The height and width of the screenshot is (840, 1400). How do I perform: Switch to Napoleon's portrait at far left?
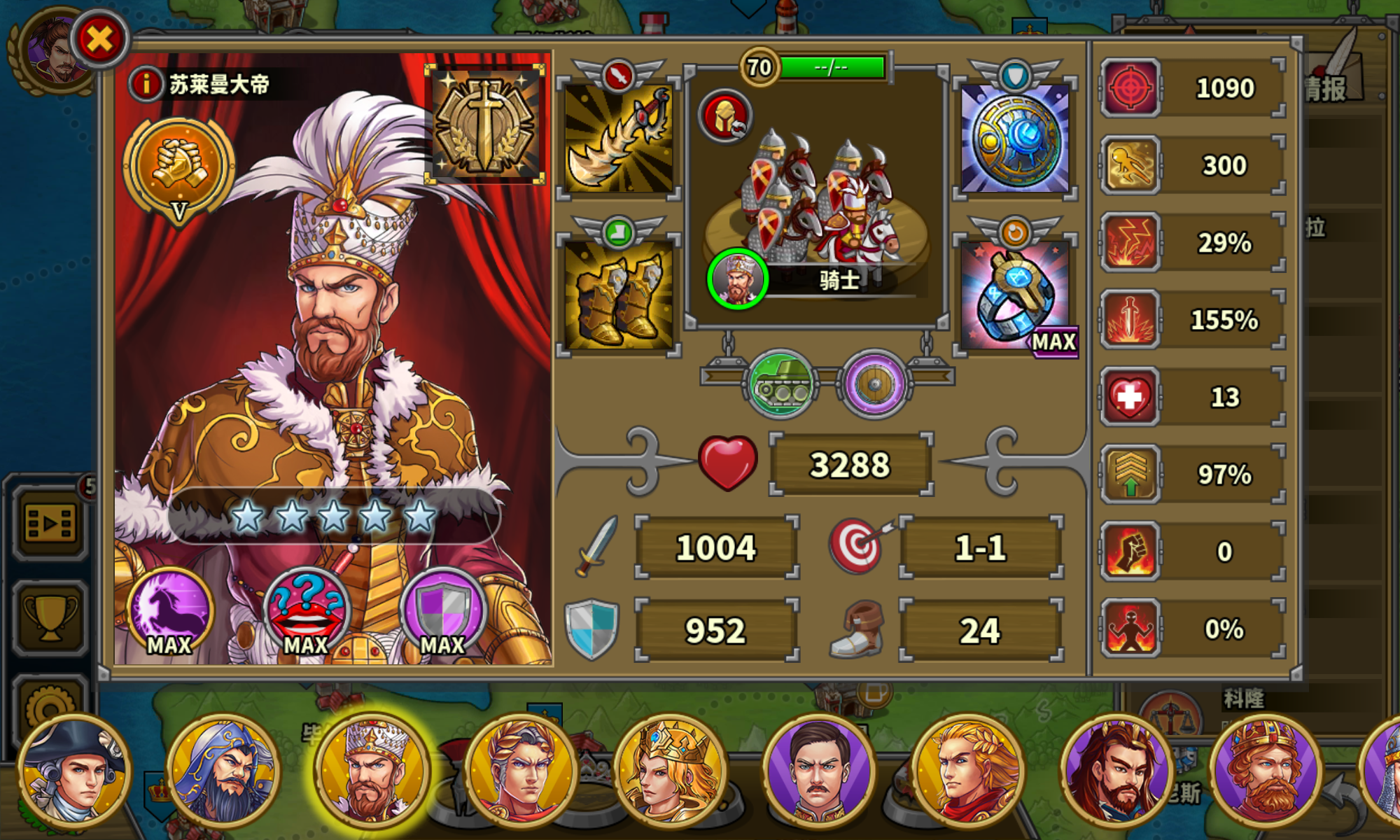coord(73,770)
